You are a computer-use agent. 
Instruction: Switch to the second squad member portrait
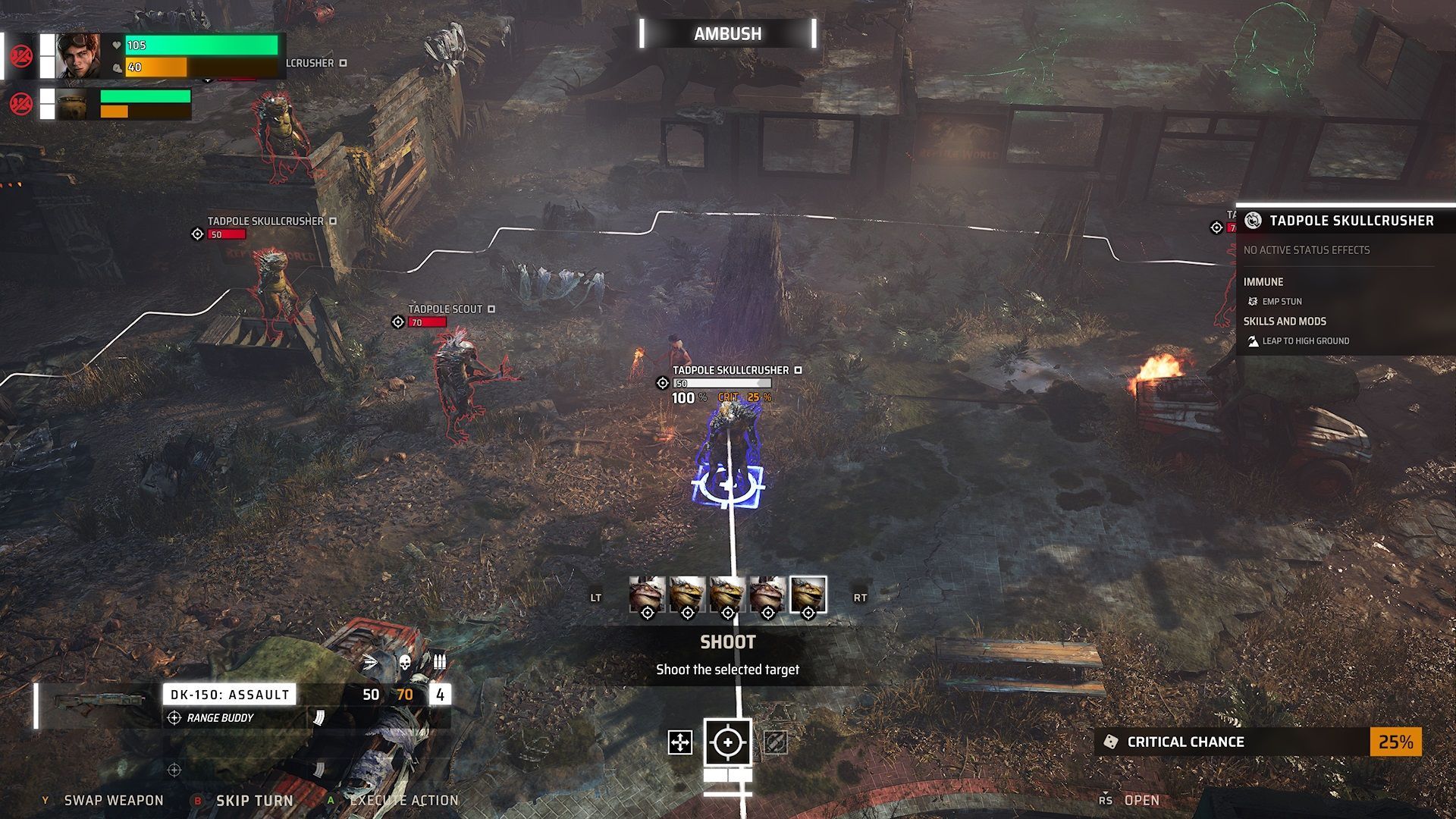pos(73,105)
